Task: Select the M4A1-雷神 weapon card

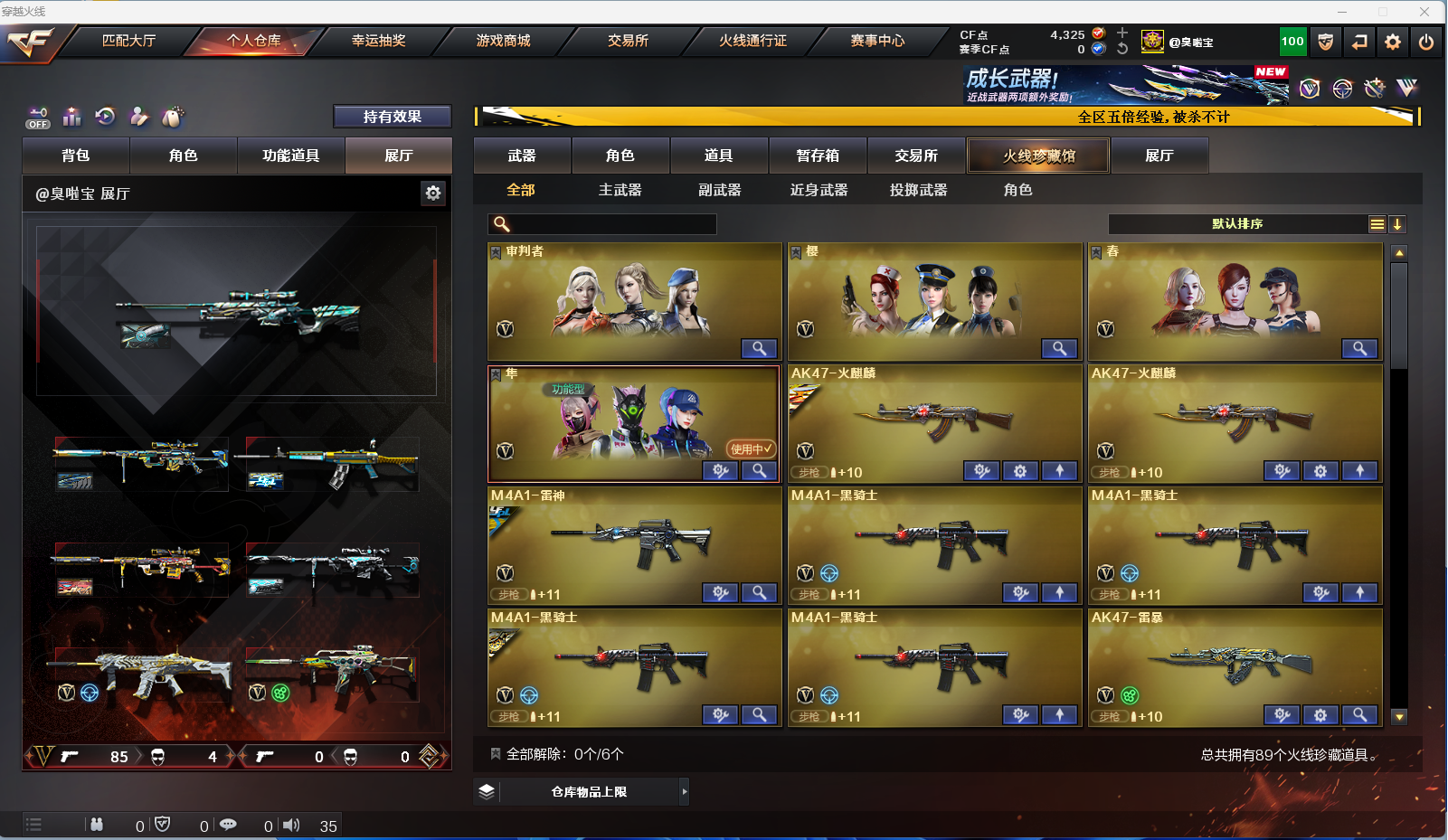Action: point(634,545)
